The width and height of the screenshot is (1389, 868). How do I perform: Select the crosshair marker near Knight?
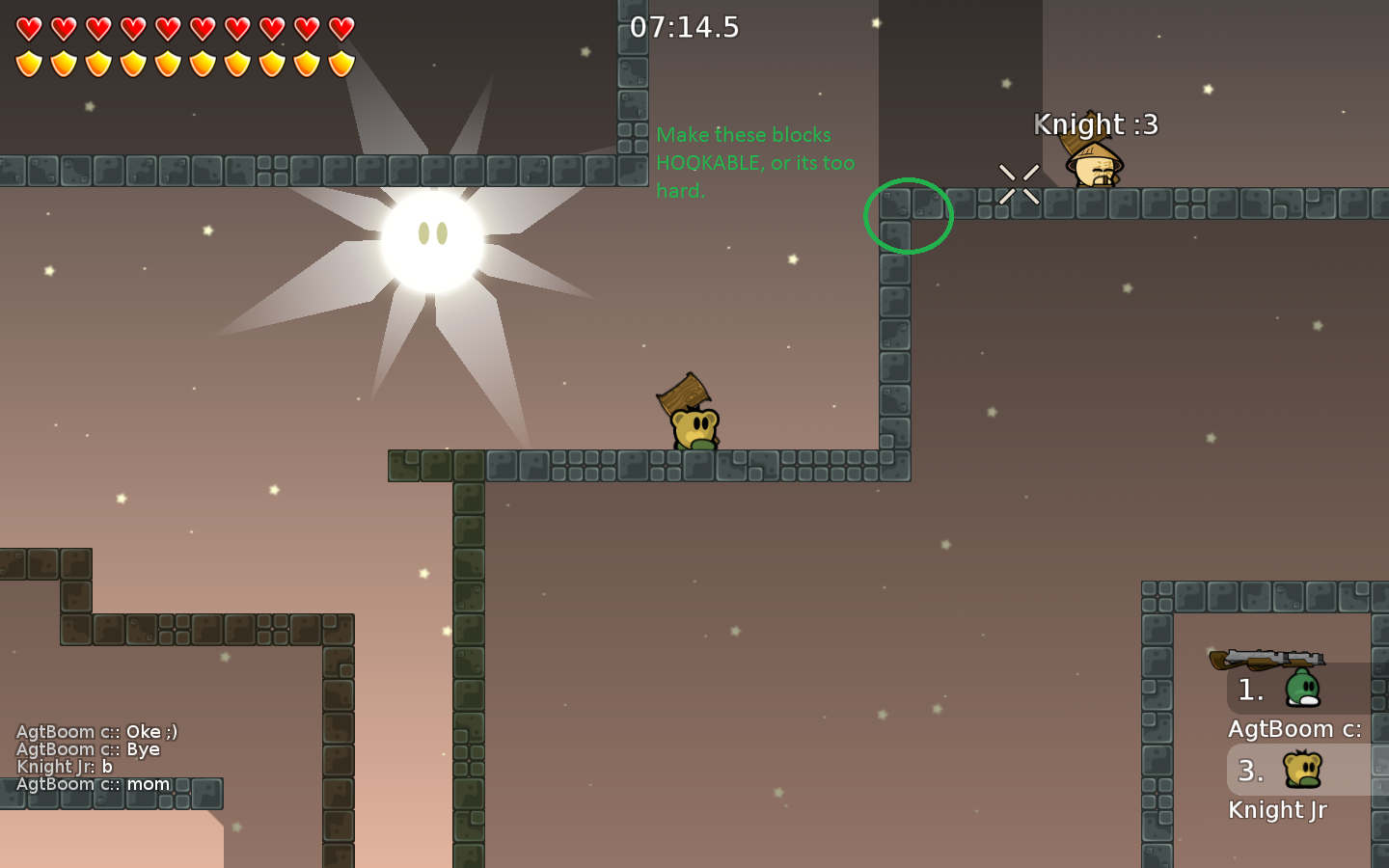(x=1018, y=183)
